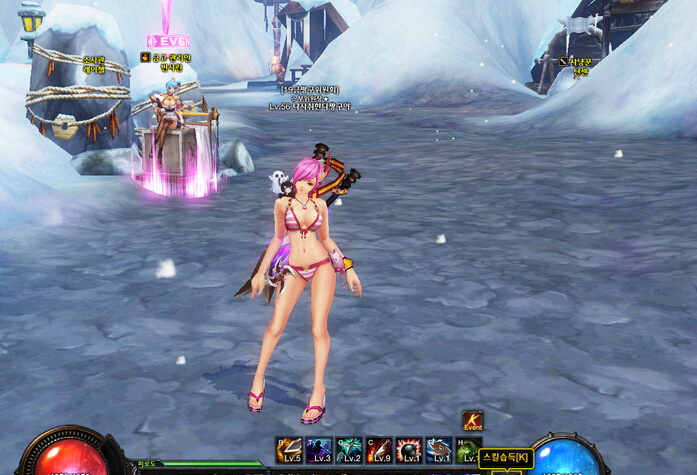697x475 pixels.
Task: Activate the Lv.5 blade slash skill
Action: click(289, 450)
